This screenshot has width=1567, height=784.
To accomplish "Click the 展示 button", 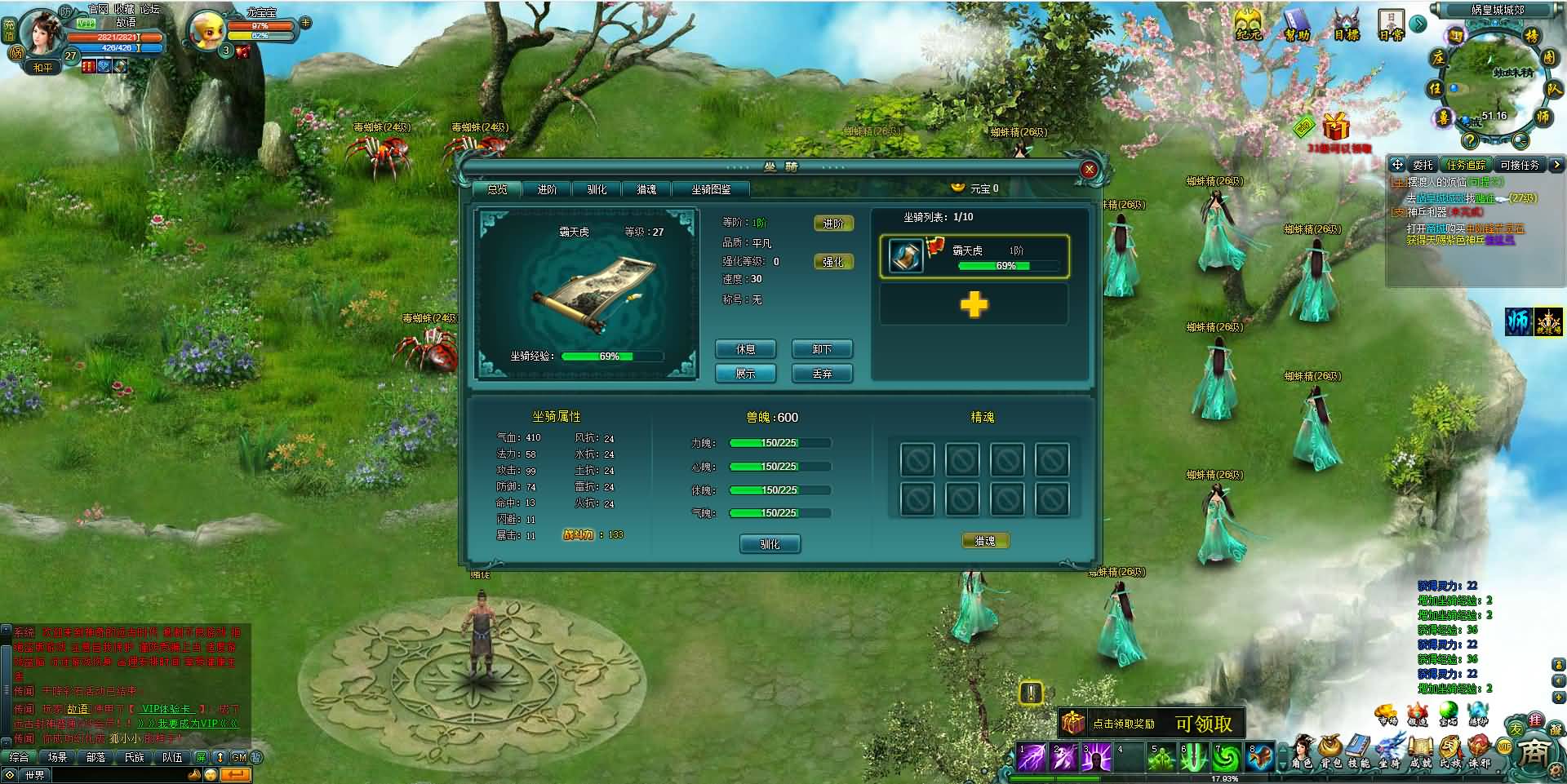I will click(x=745, y=374).
